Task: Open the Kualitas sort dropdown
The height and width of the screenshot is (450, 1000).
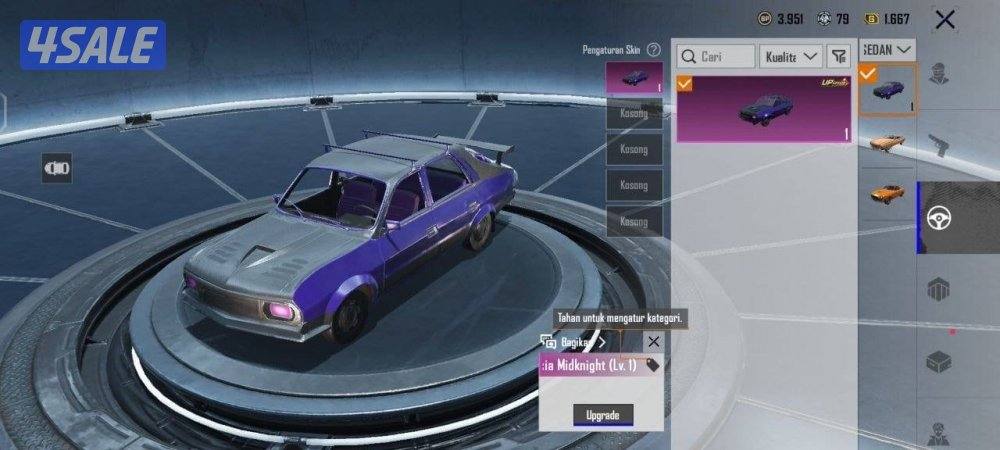Action: [x=791, y=57]
